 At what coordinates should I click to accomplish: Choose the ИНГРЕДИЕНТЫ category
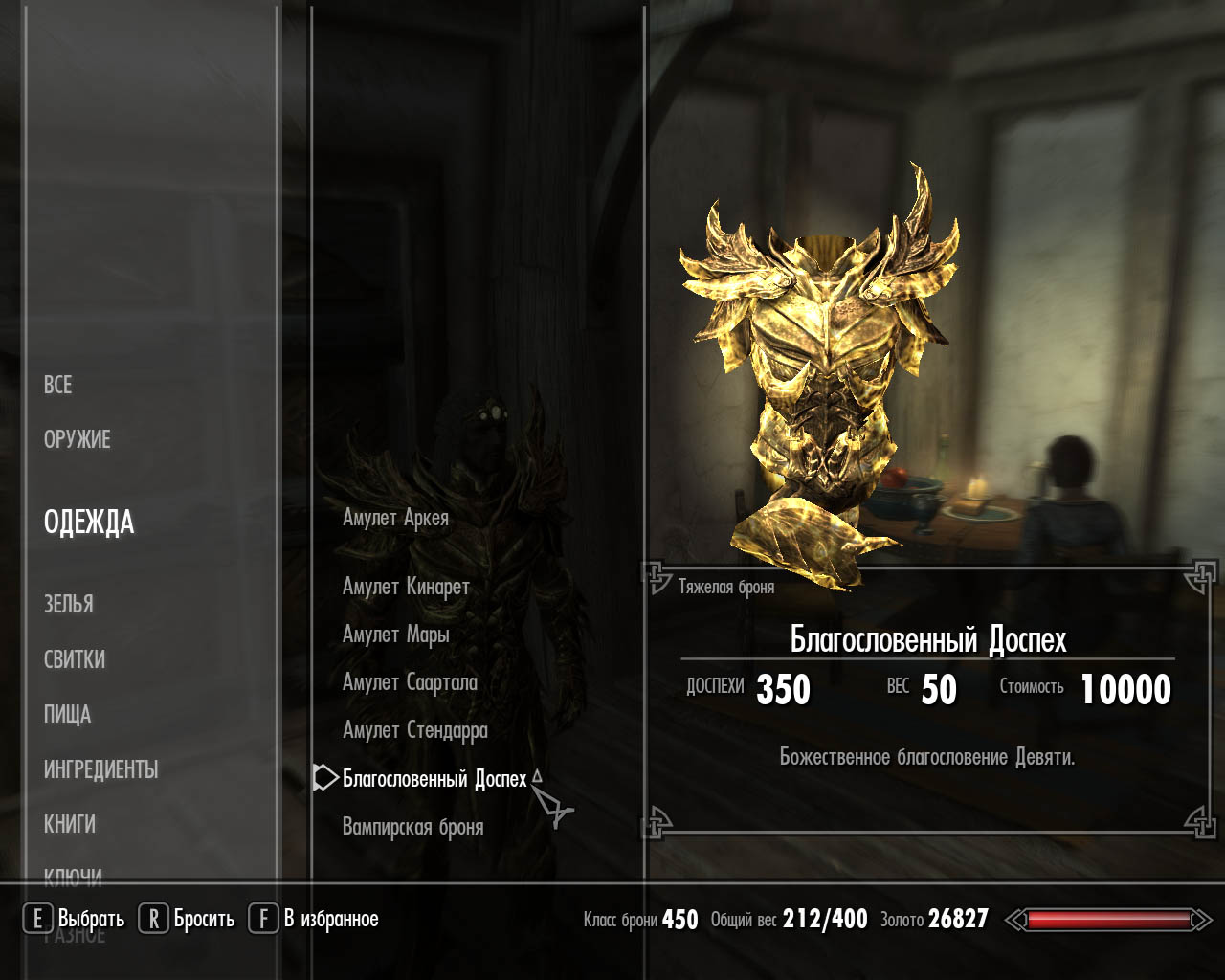(100, 769)
